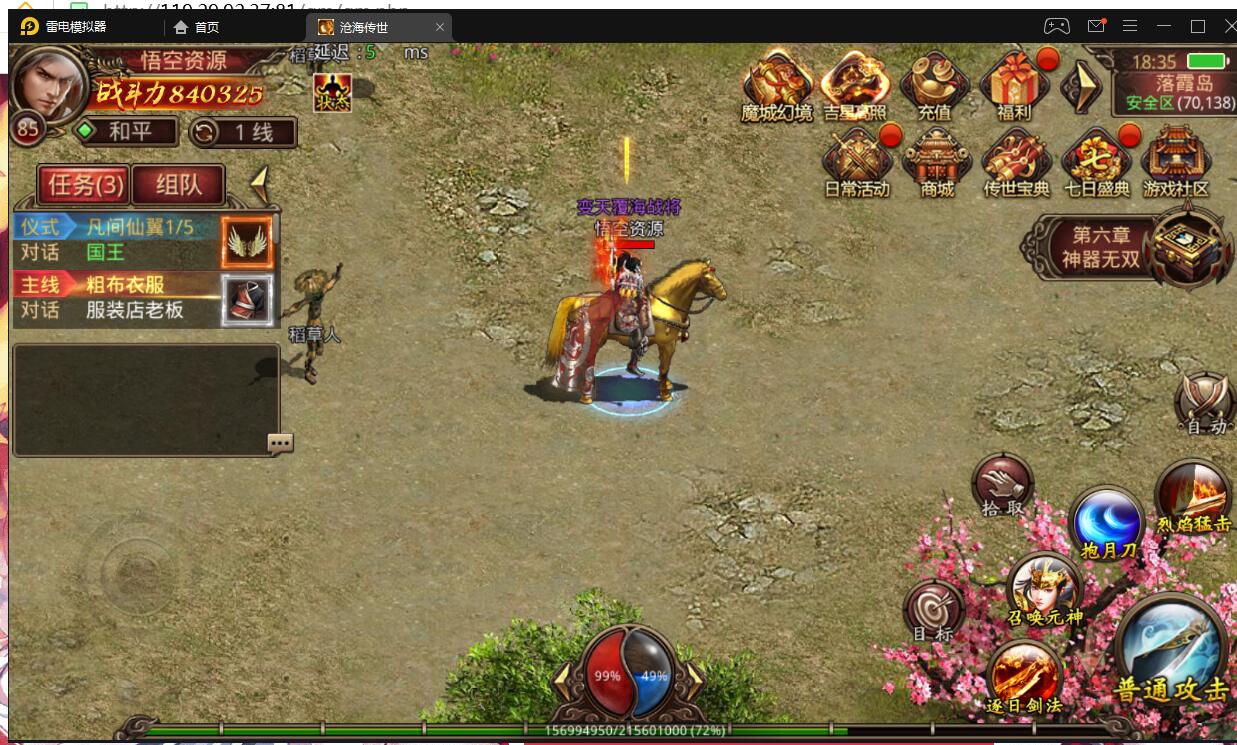Toggle the 自动 auto-battle button
The width and height of the screenshot is (1237, 745).
click(1205, 400)
